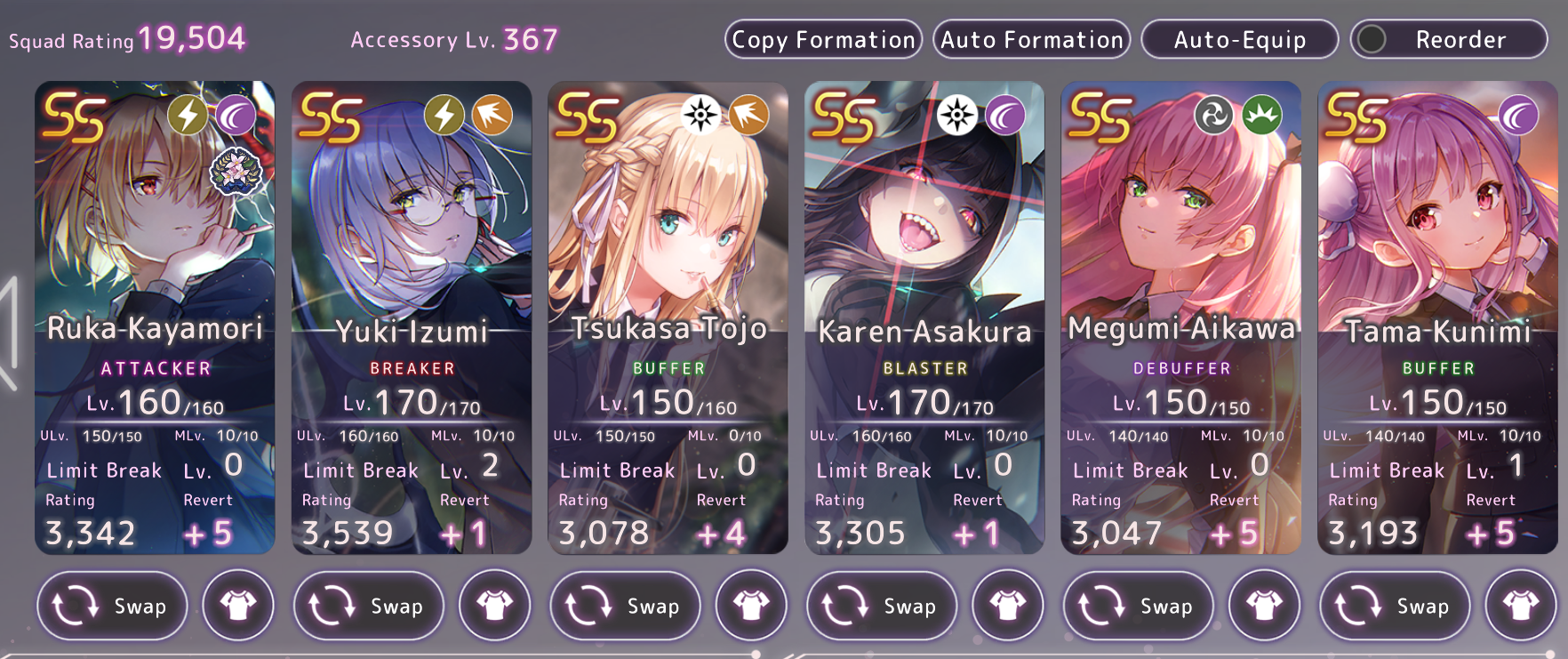Swap out Yuki Izumi
Screen dimensions: 1568x659
[x=369, y=606]
